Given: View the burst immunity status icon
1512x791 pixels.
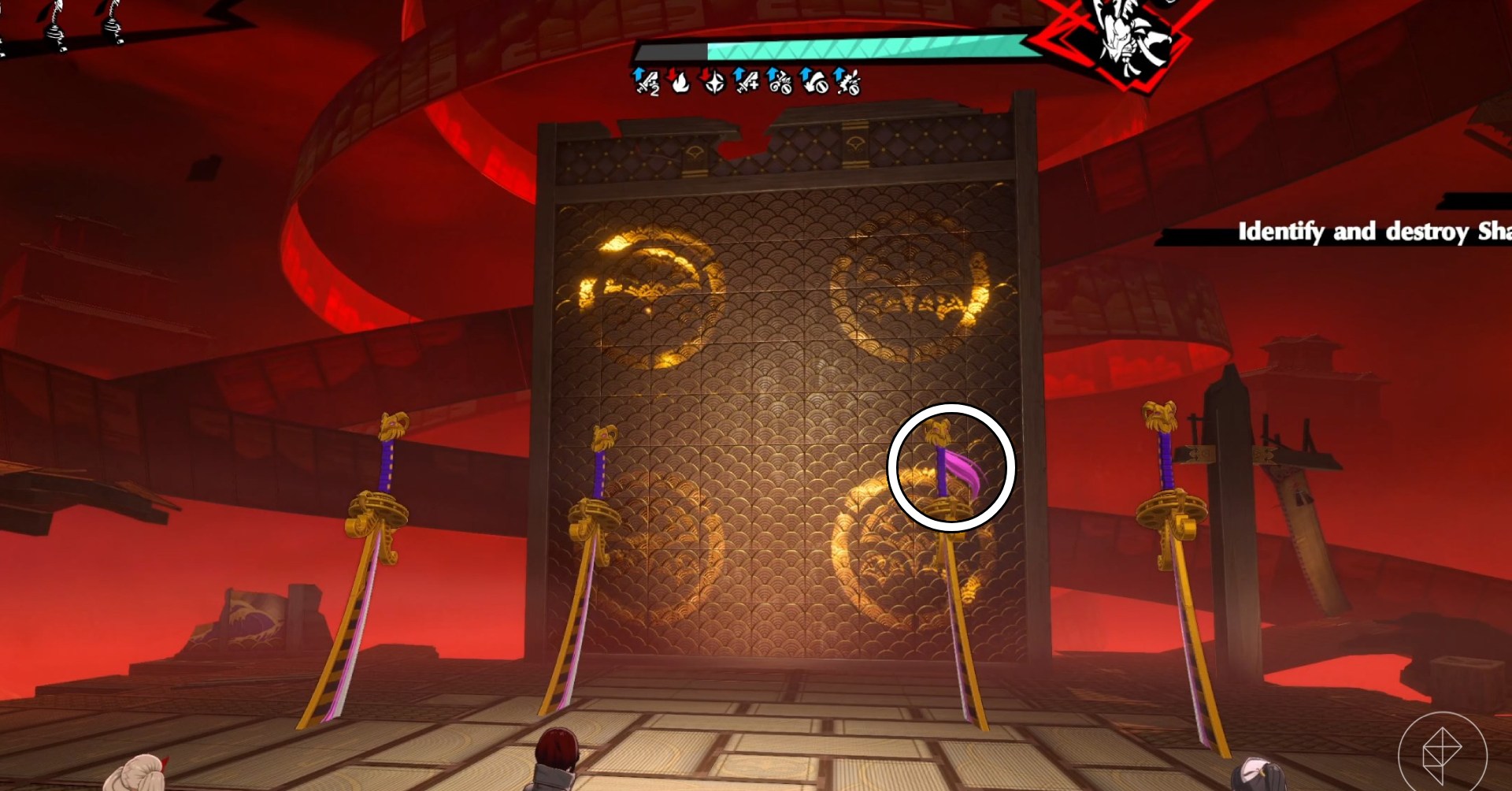Looking at the screenshot, I should click(847, 81).
